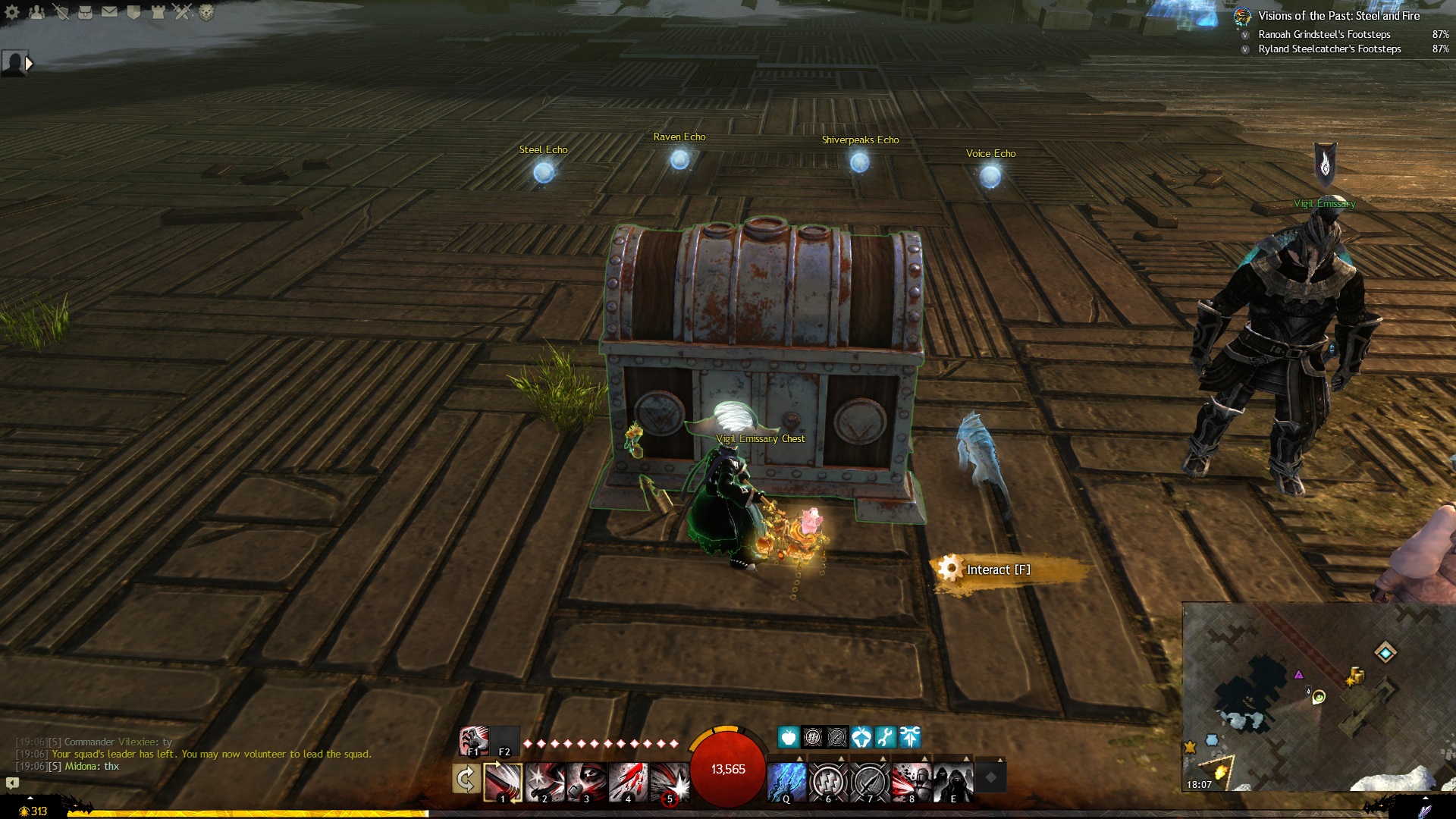Open the mail envelope icon
1456x819 pixels.
[x=109, y=12]
